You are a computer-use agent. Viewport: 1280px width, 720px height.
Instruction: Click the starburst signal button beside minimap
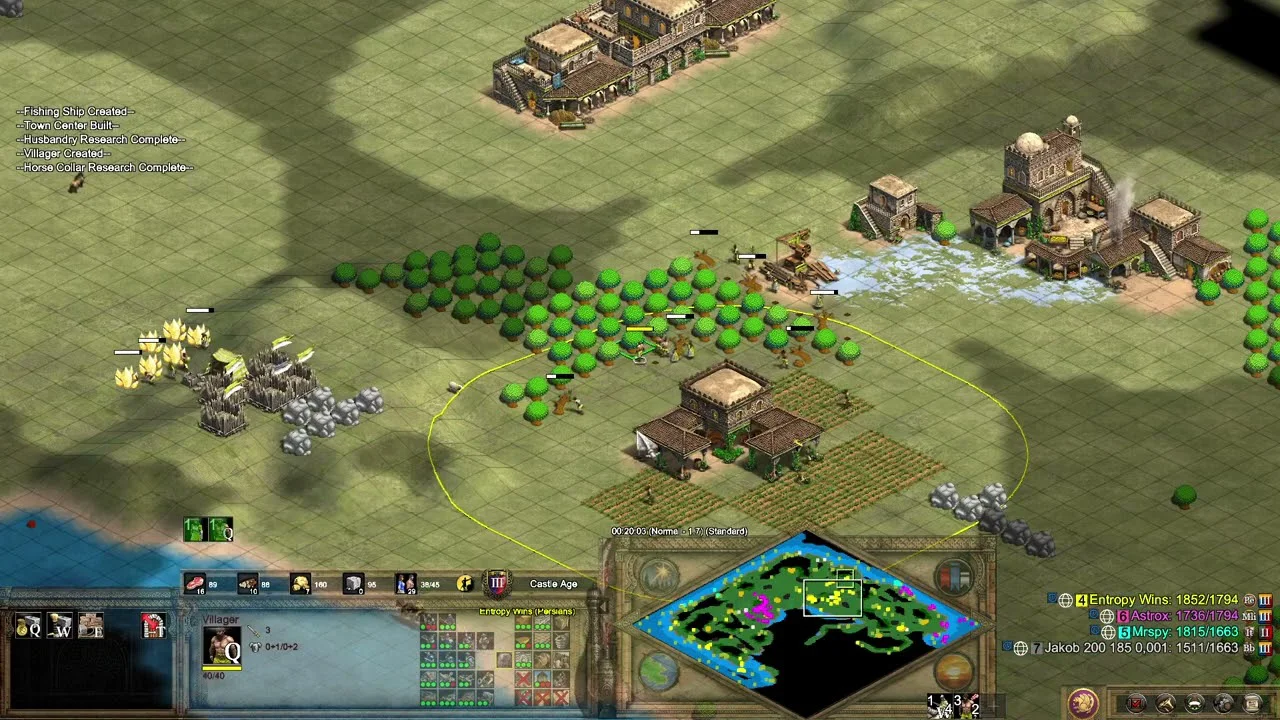point(658,577)
